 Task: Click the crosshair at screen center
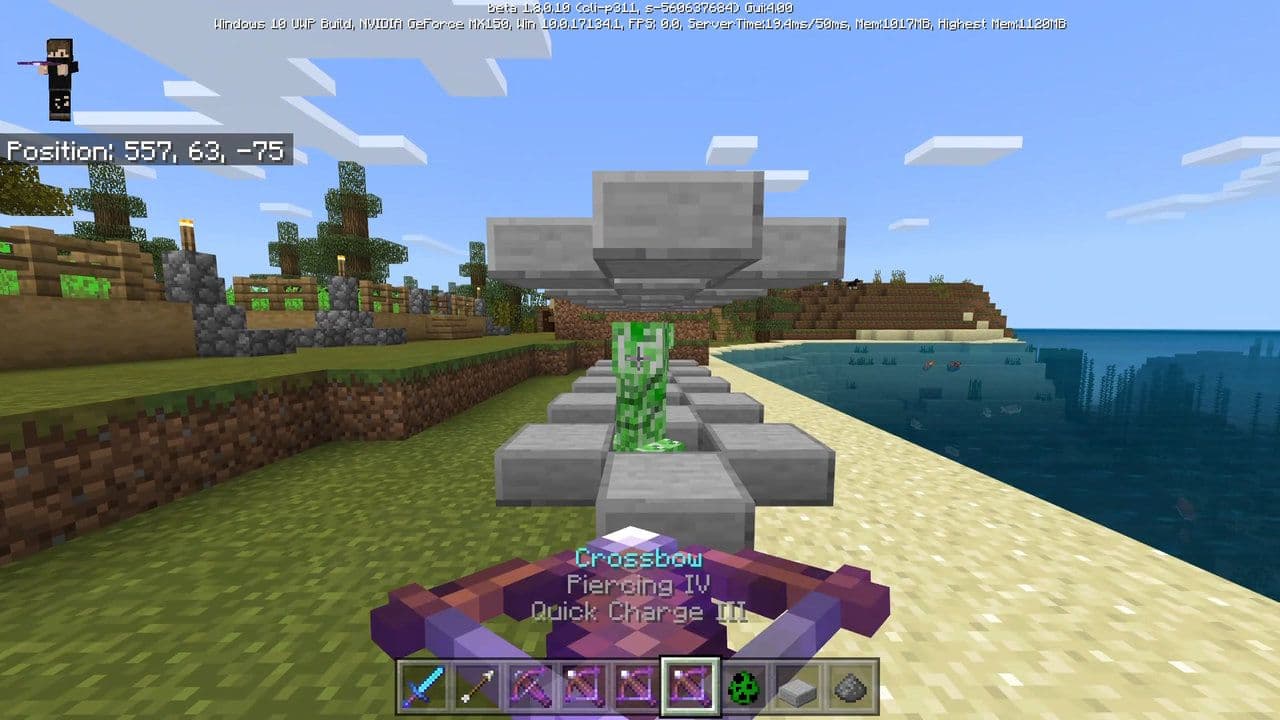point(640,360)
